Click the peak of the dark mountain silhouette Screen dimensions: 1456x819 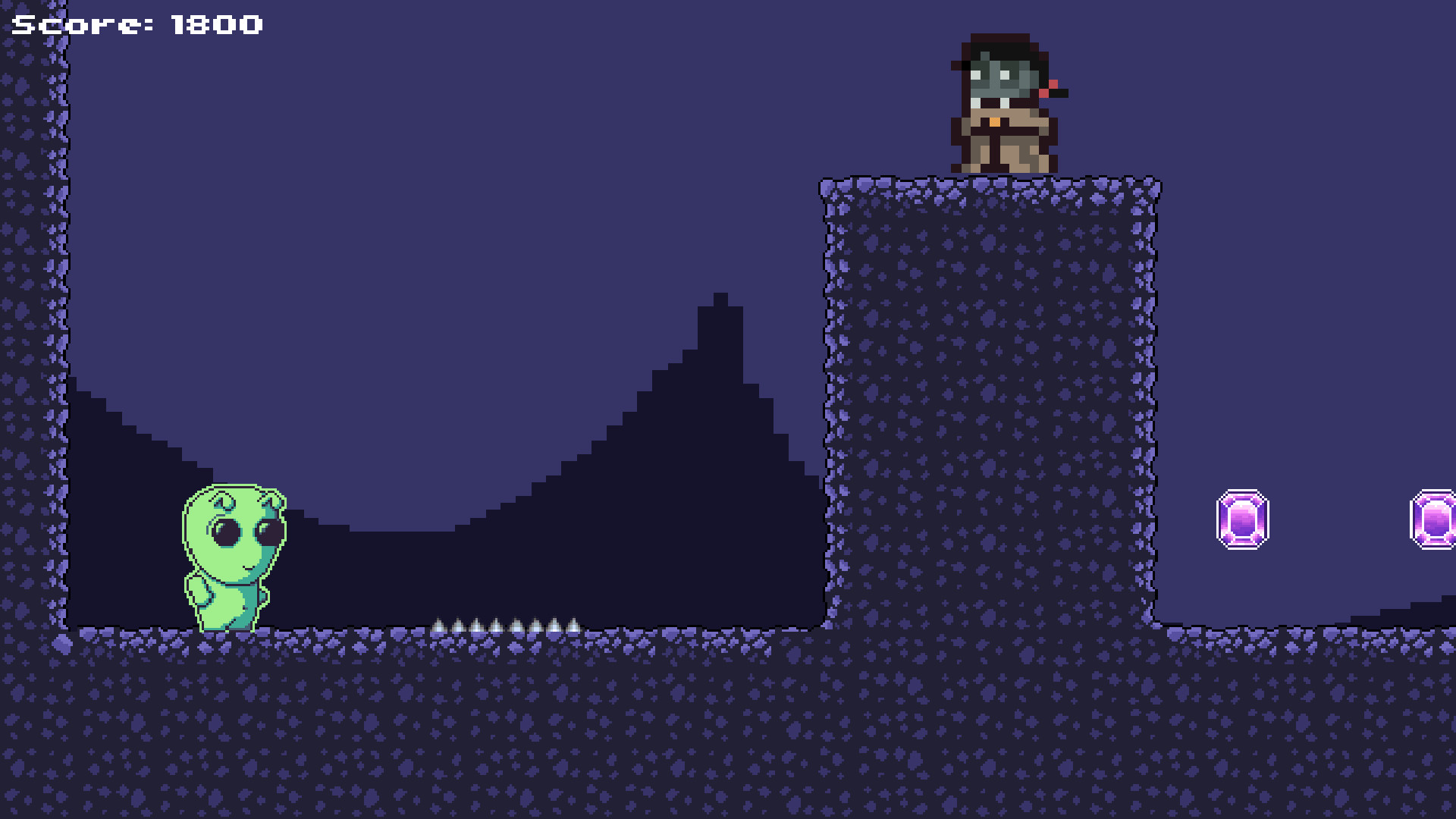[x=719, y=300]
